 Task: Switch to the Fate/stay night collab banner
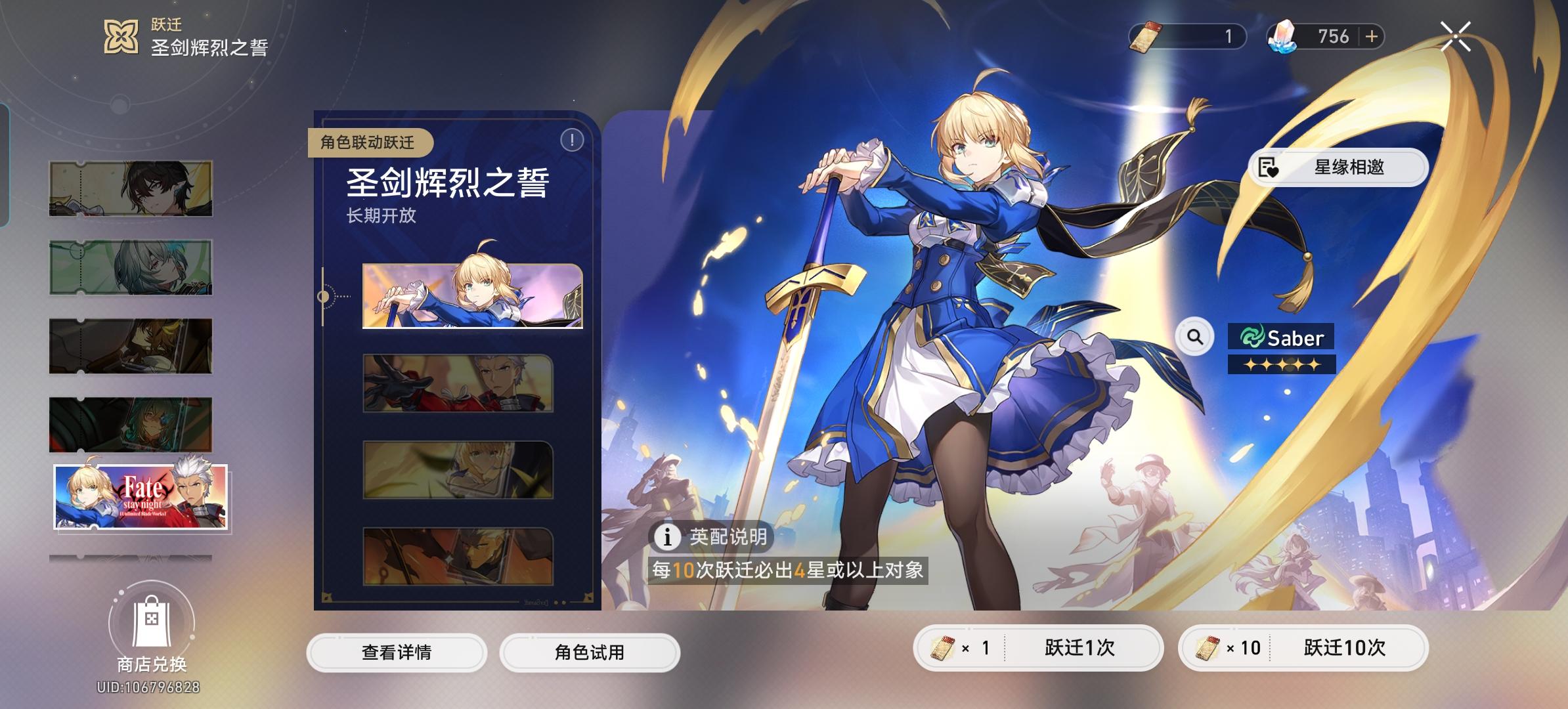point(140,496)
